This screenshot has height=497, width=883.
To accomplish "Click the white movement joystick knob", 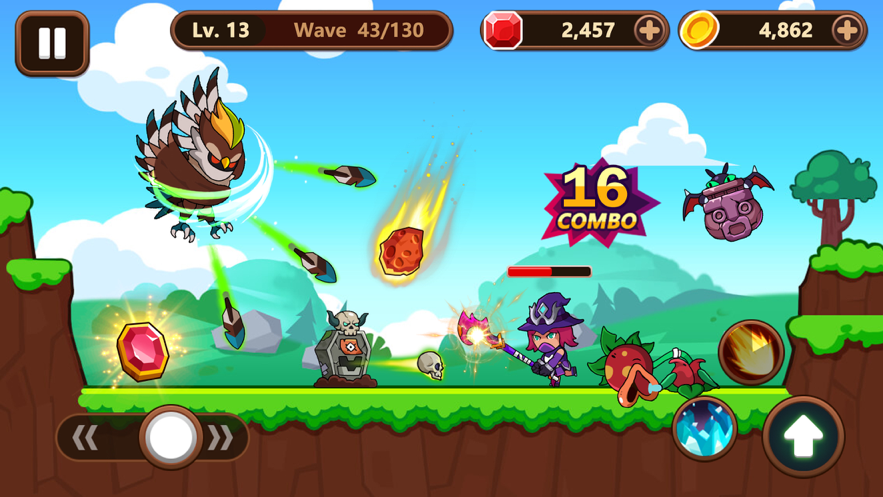I will point(170,437).
